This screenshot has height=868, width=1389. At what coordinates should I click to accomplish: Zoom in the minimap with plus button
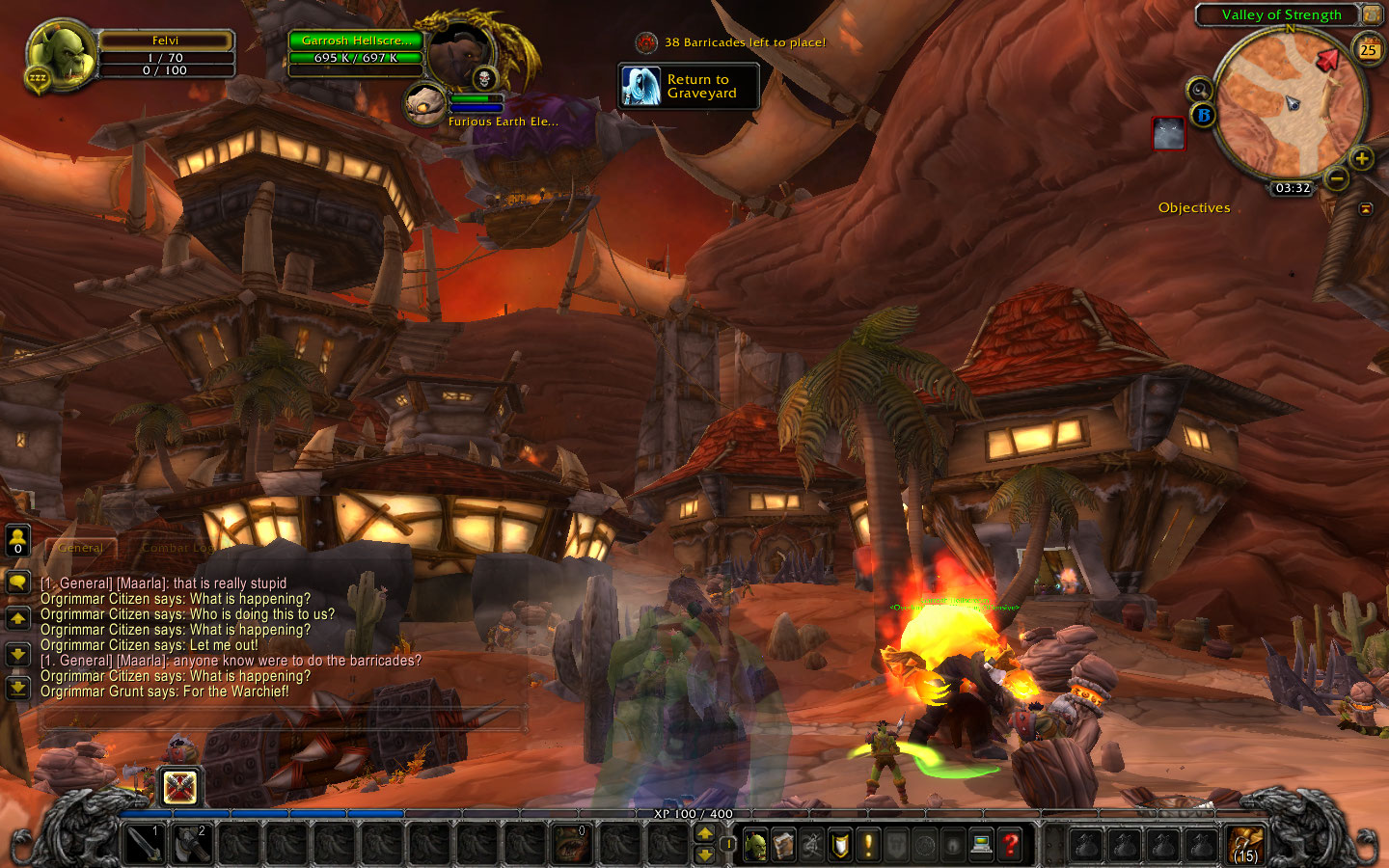point(1361,158)
